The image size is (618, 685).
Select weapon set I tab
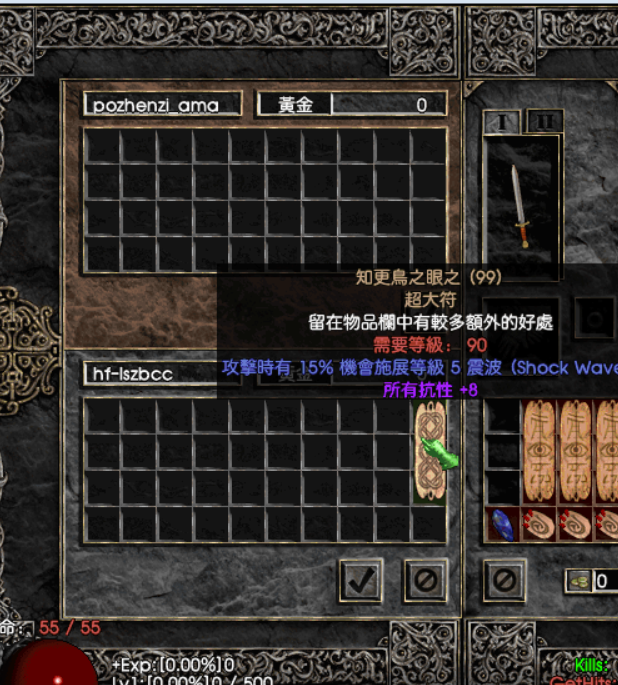point(502,122)
